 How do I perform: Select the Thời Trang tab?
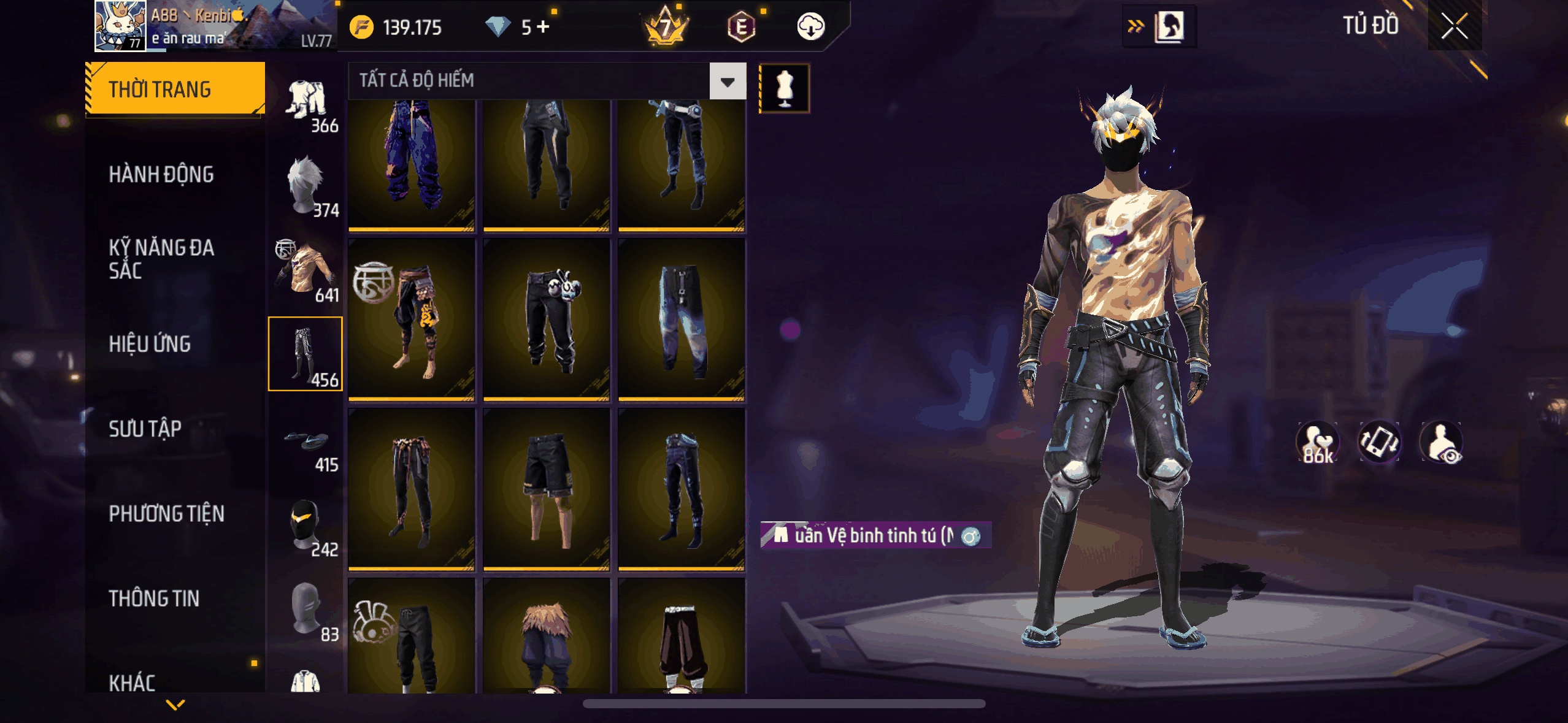175,90
